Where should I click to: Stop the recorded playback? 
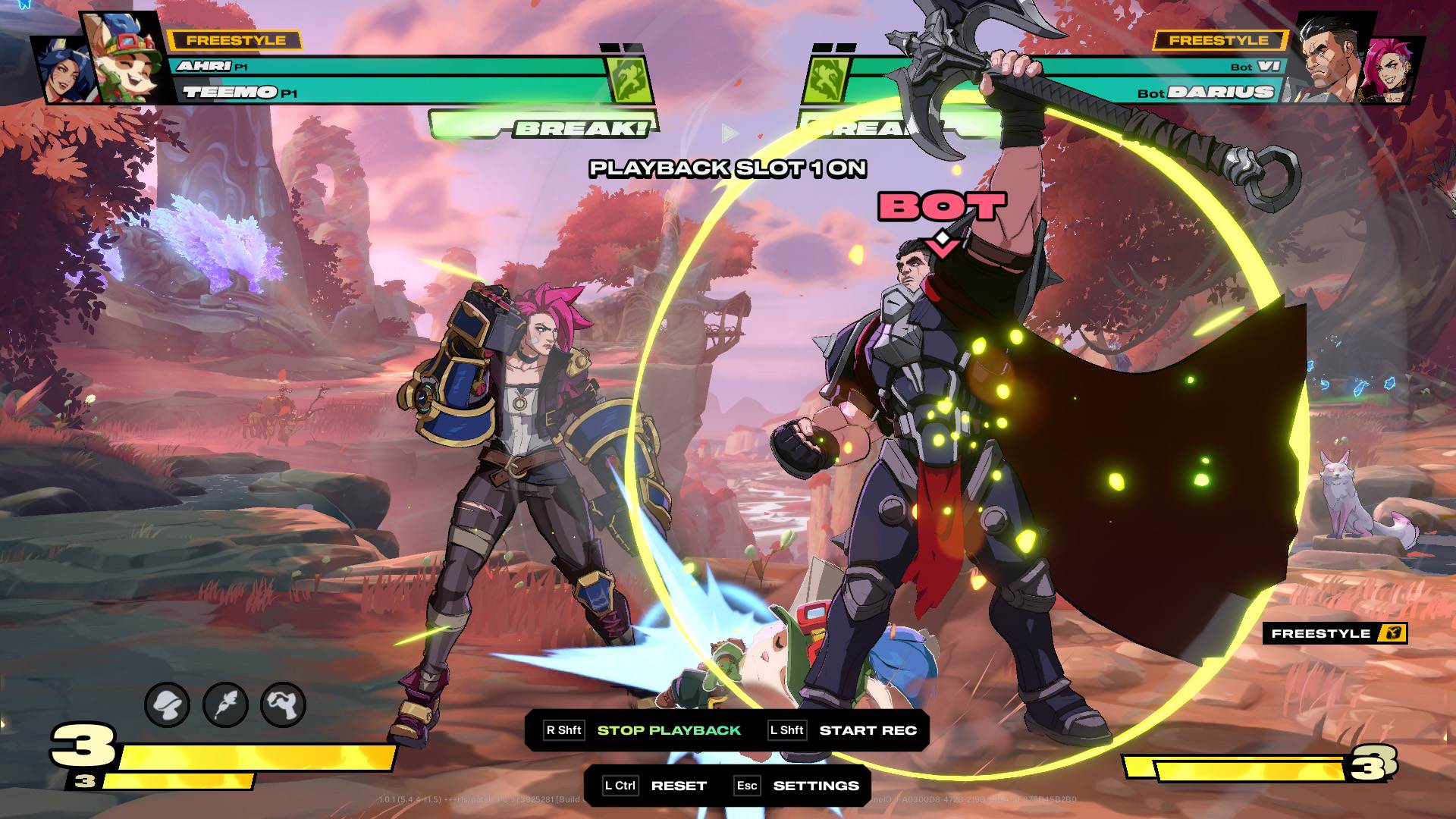668,730
